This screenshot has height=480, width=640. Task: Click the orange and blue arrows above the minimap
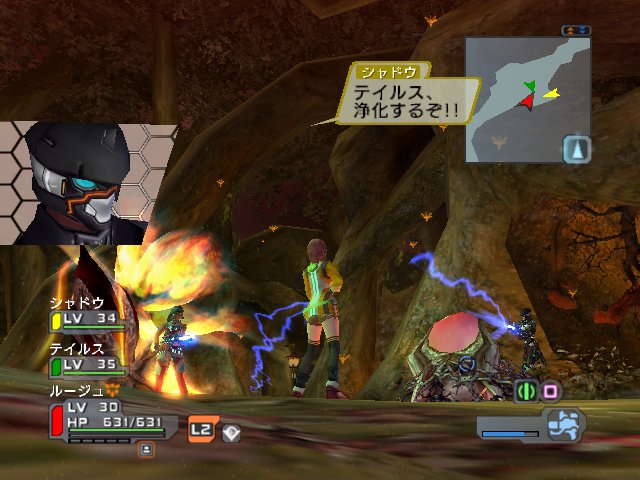click(575, 30)
